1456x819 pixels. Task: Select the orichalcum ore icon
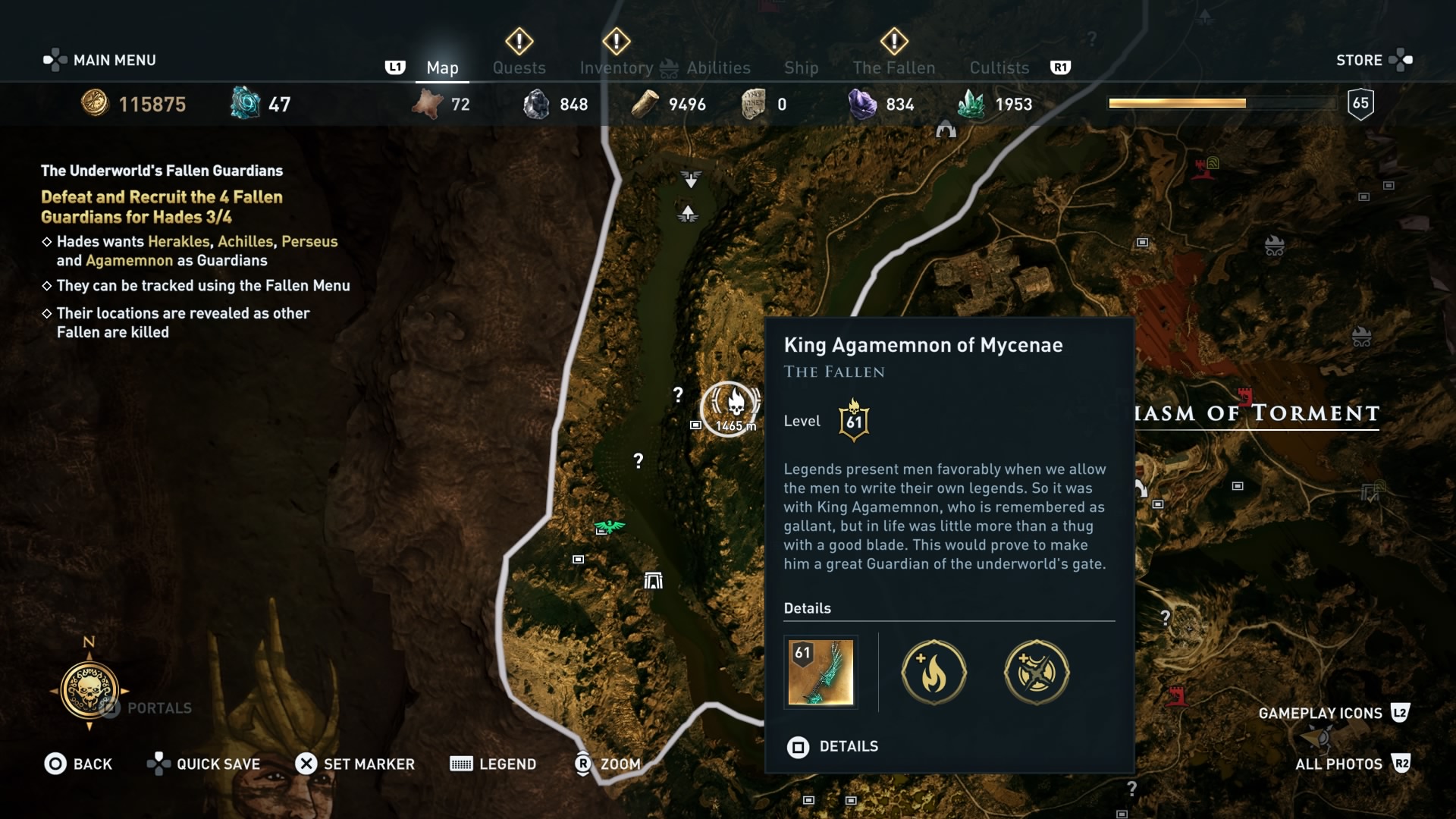pyautogui.click(x=244, y=102)
